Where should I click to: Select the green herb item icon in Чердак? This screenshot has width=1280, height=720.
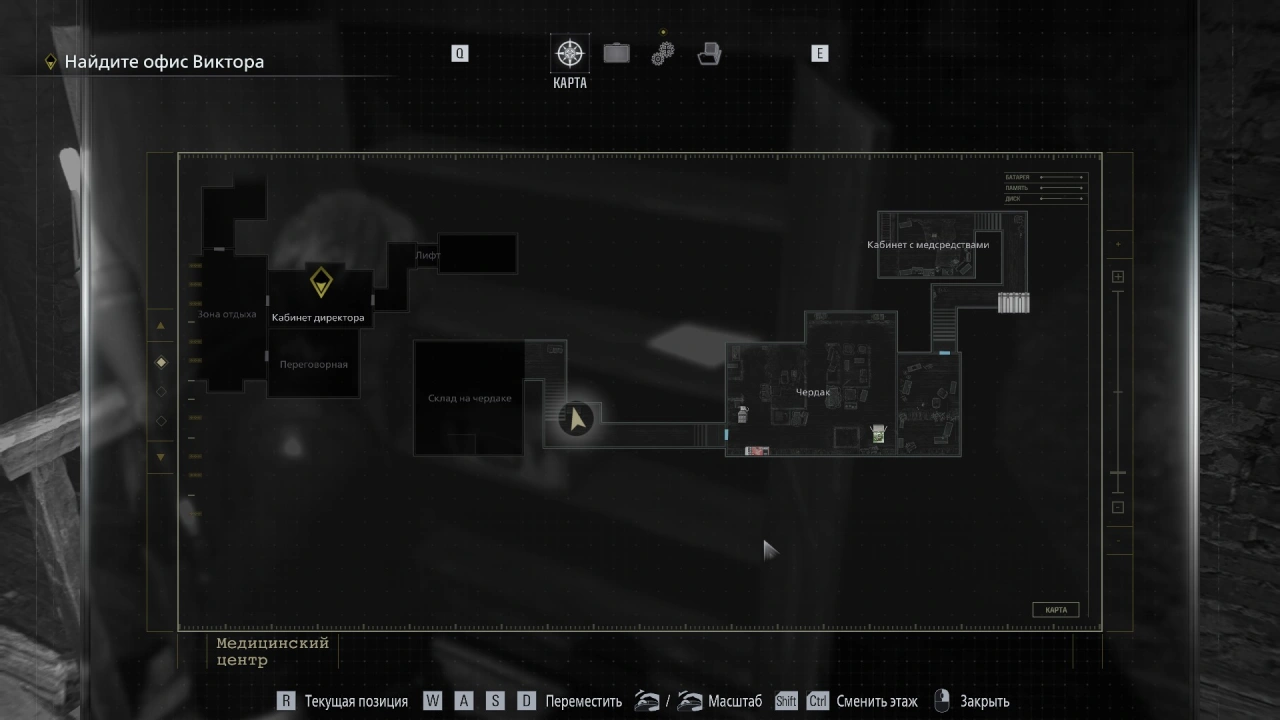coord(877,433)
